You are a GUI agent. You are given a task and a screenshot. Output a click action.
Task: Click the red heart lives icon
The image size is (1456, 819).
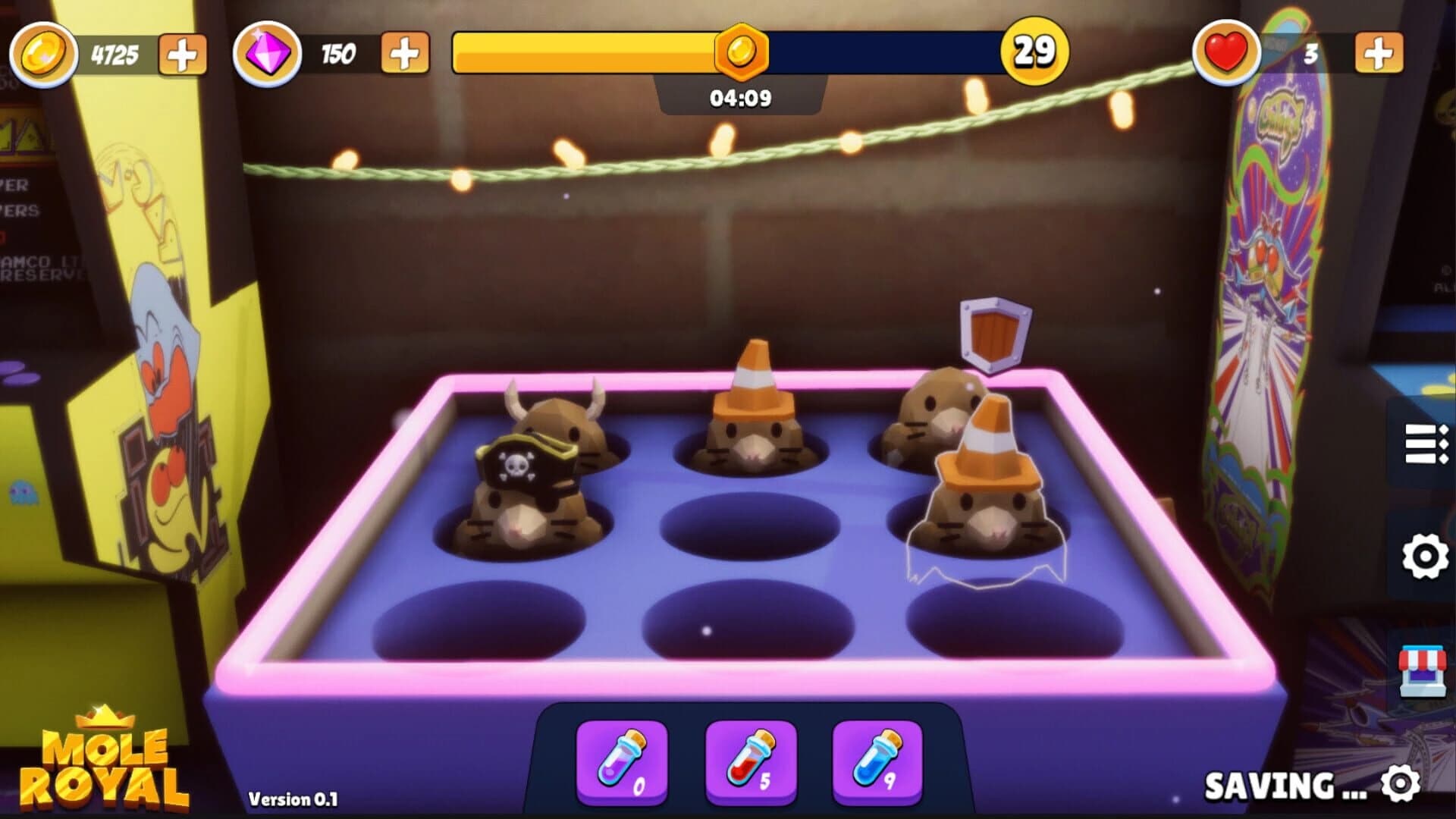(1228, 53)
